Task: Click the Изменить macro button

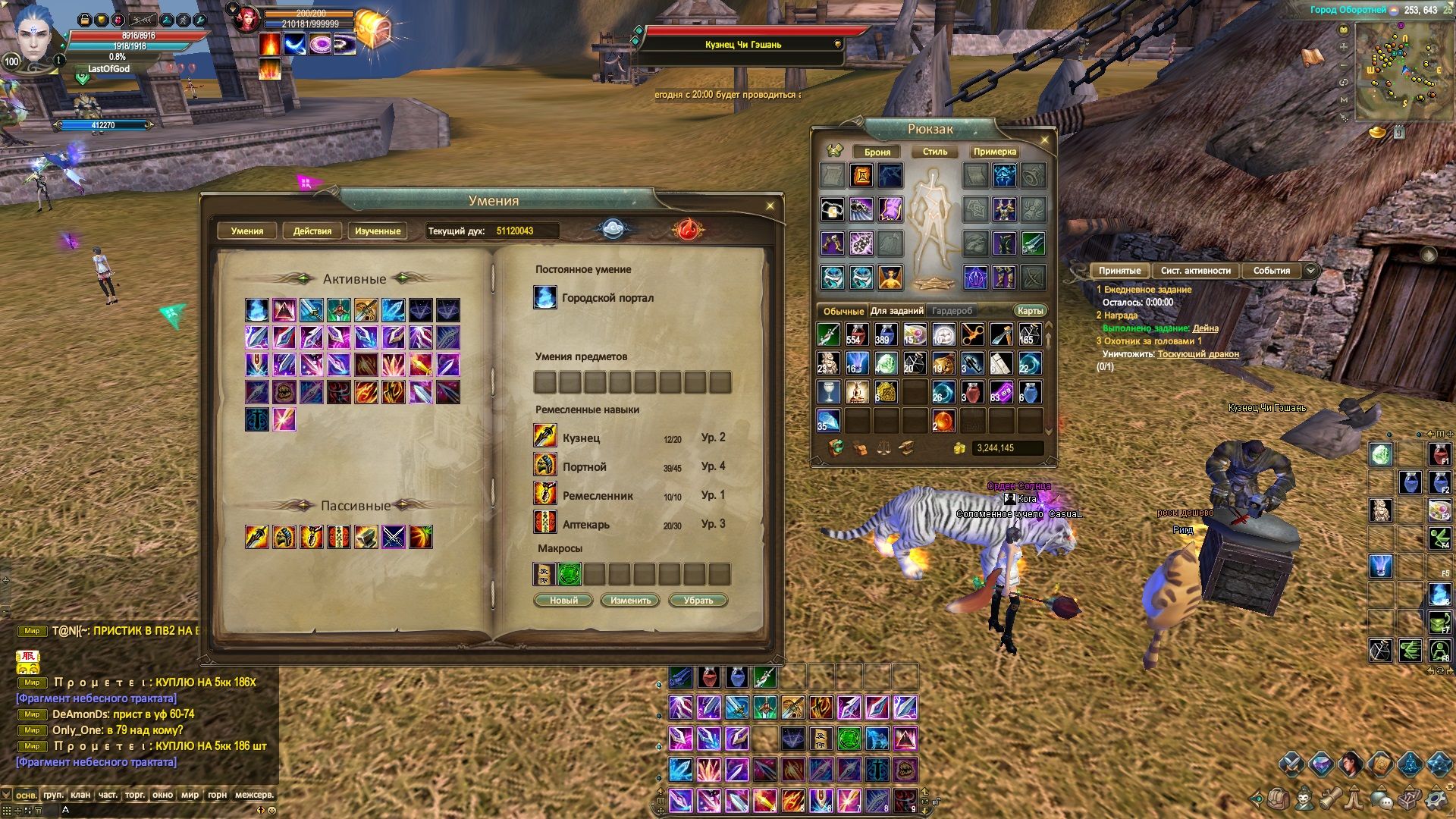Action: tap(630, 601)
